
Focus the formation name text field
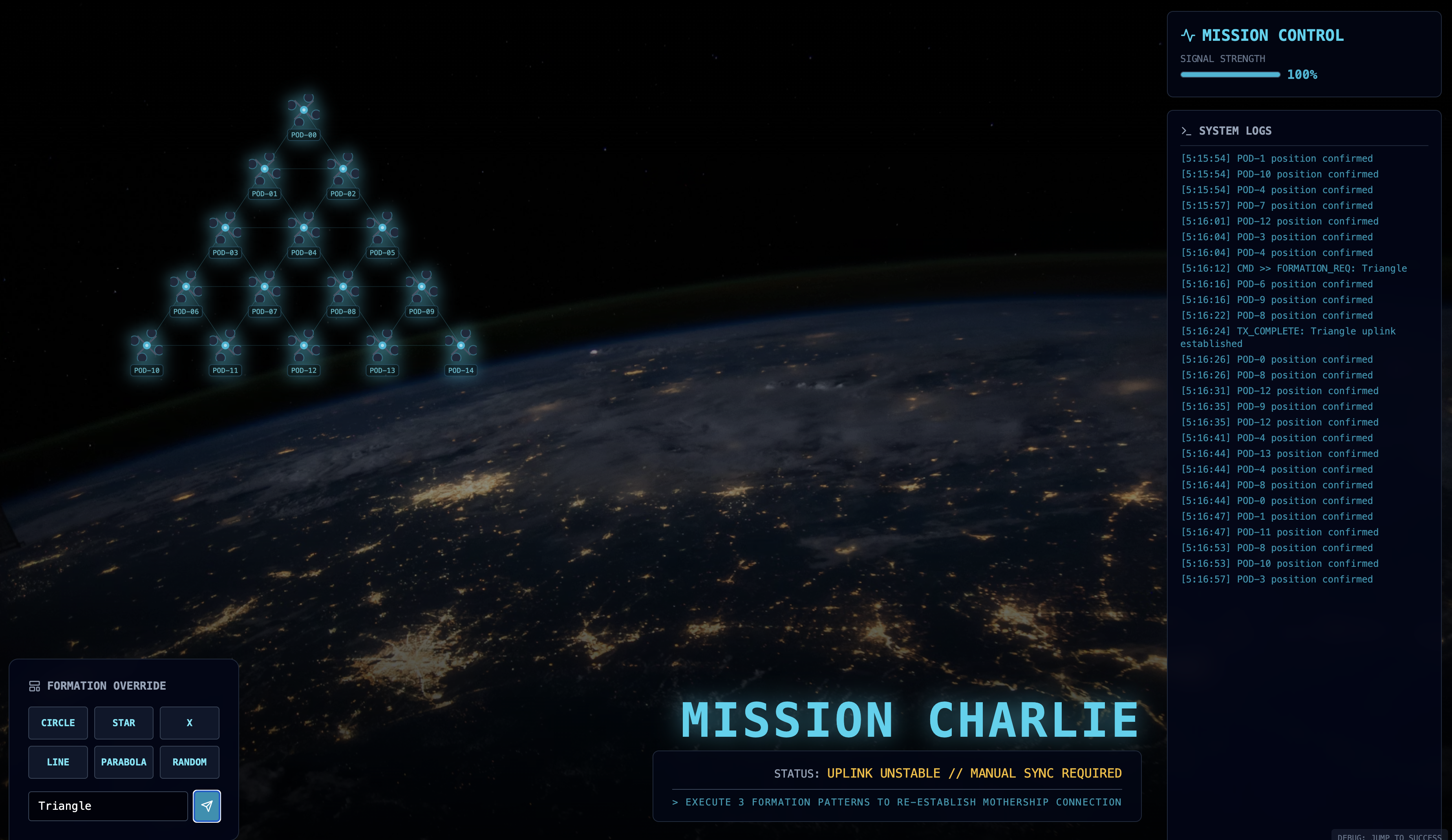(108, 805)
